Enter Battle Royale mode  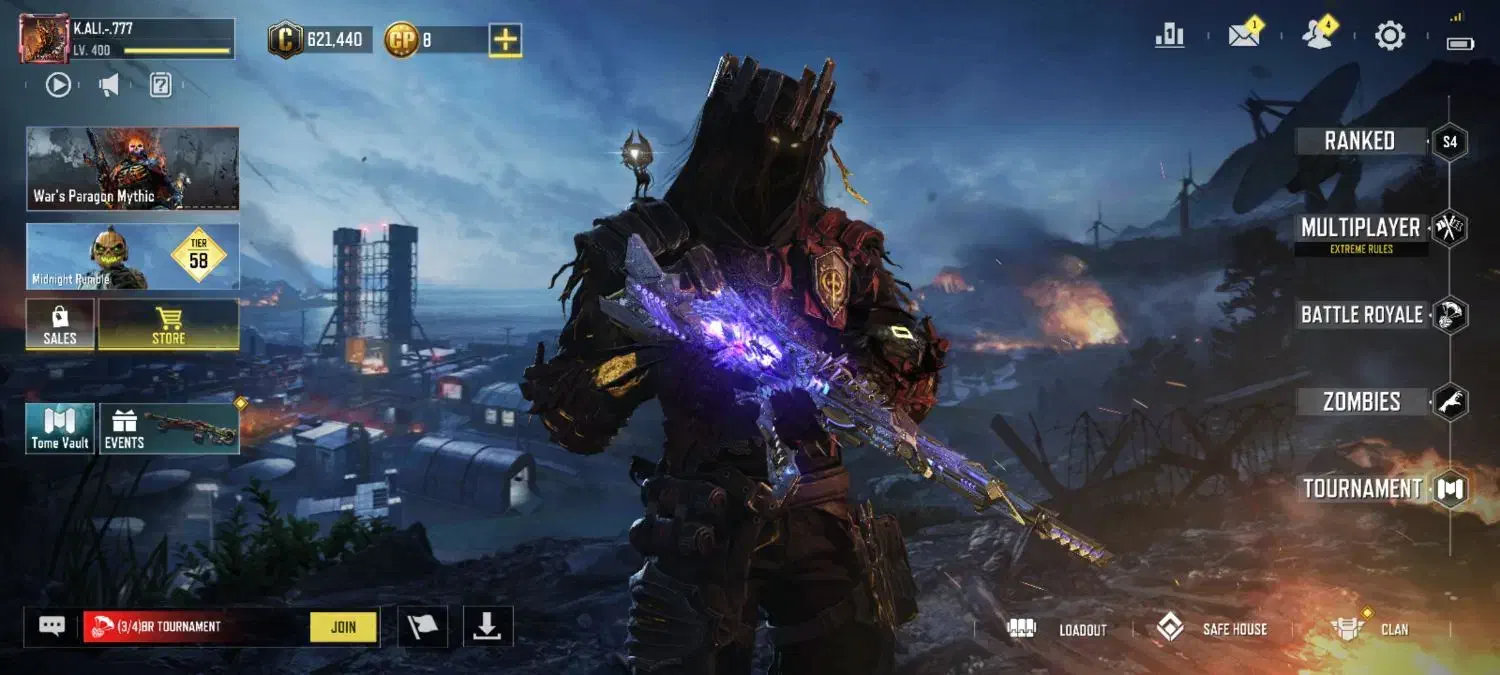(1361, 315)
